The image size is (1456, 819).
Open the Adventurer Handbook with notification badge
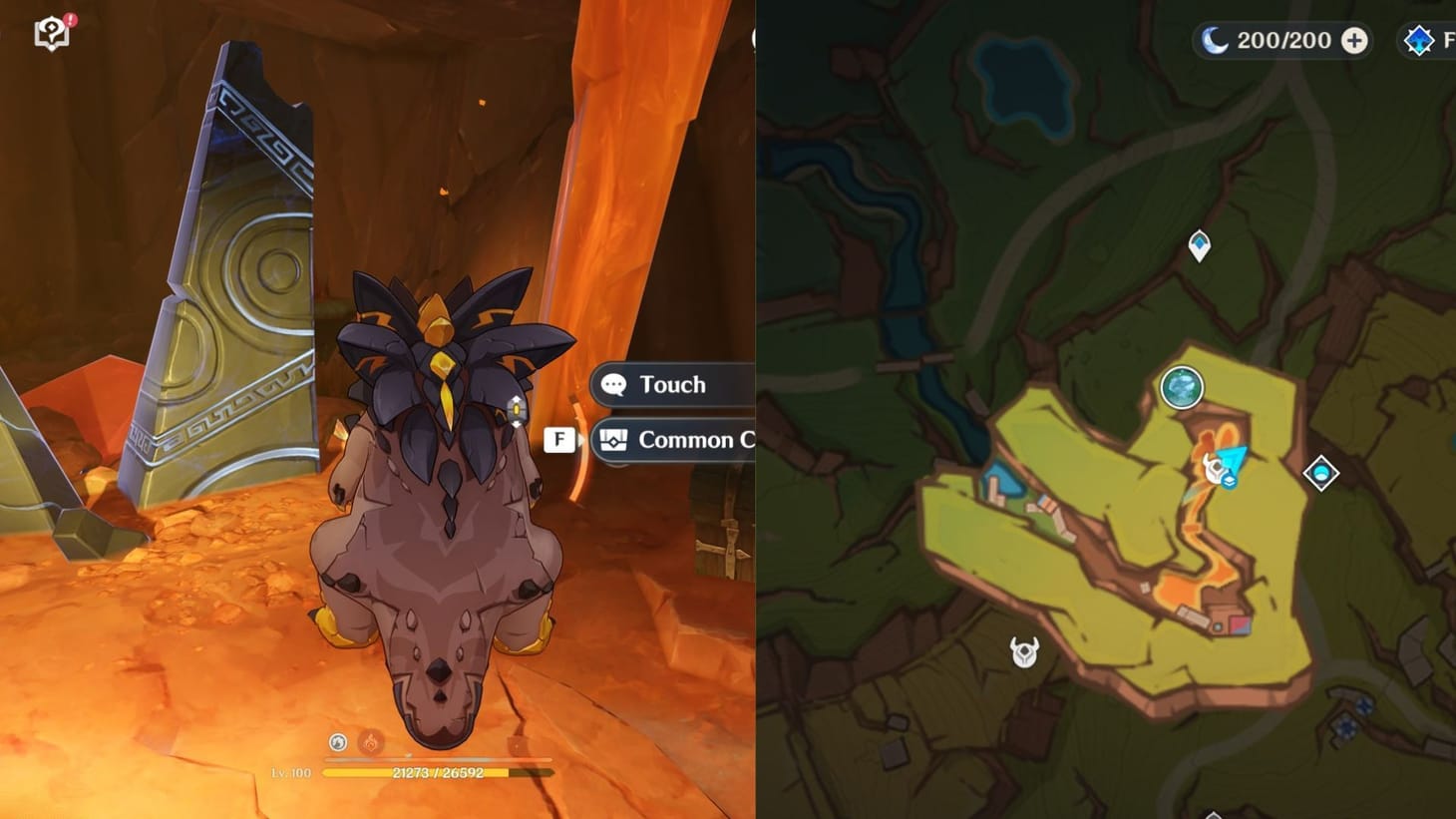tap(50, 32)
